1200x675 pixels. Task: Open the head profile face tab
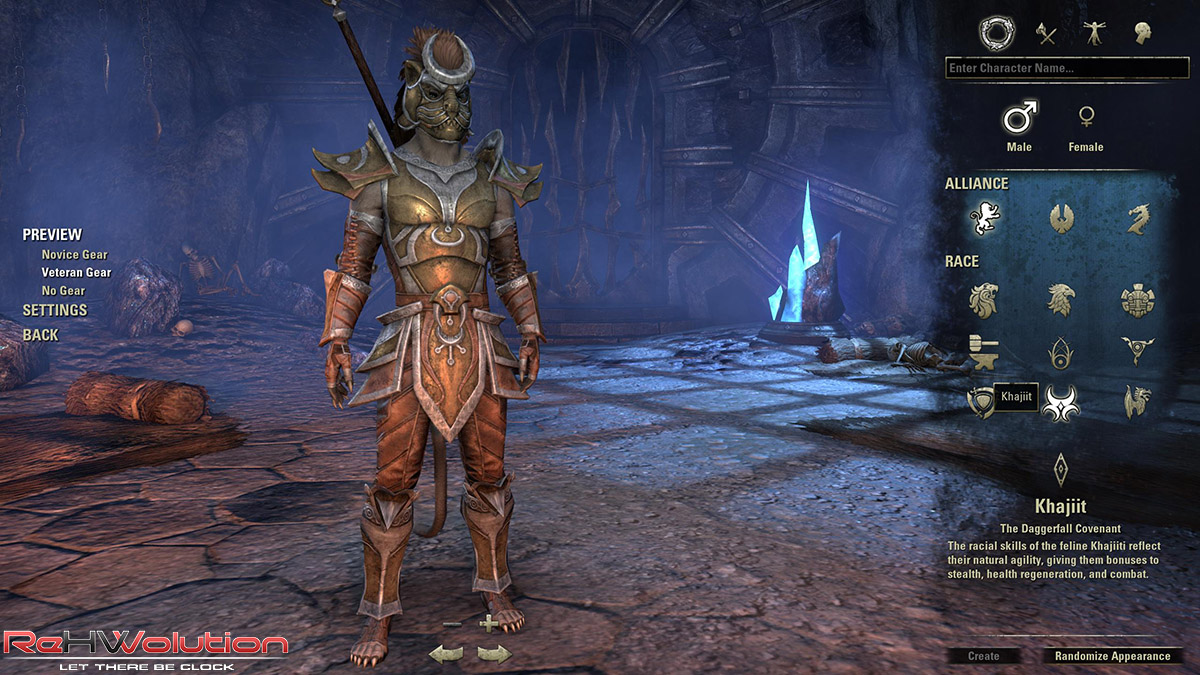pos(1142,34)
